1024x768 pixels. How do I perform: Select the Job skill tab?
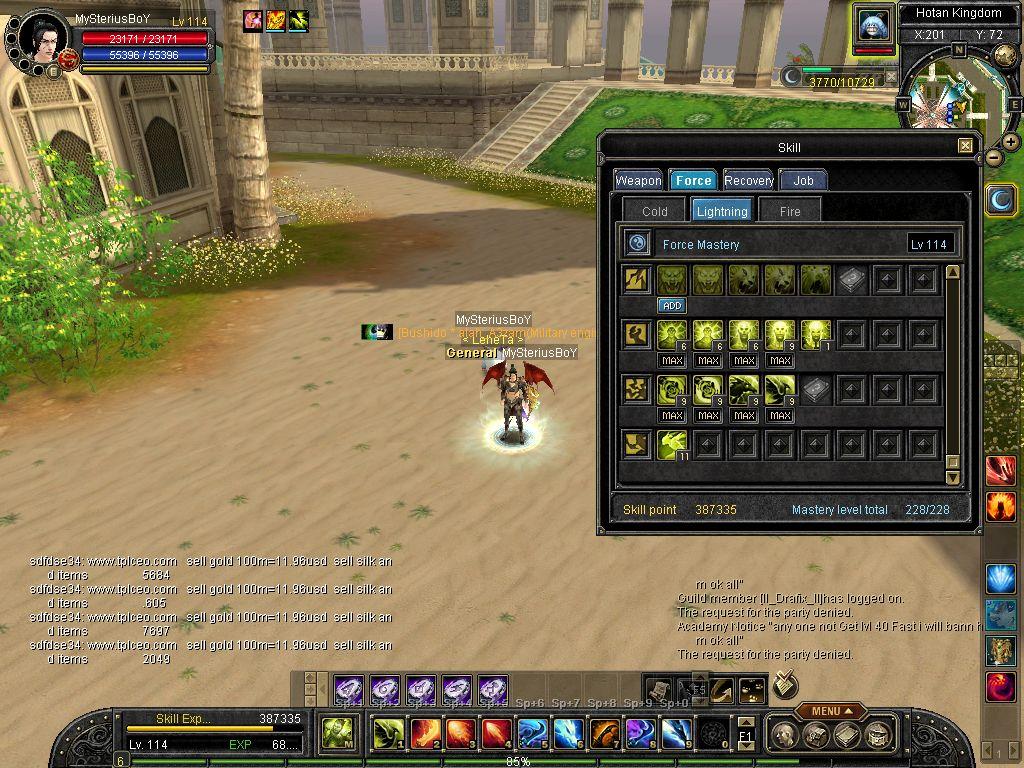pos(803,180)
